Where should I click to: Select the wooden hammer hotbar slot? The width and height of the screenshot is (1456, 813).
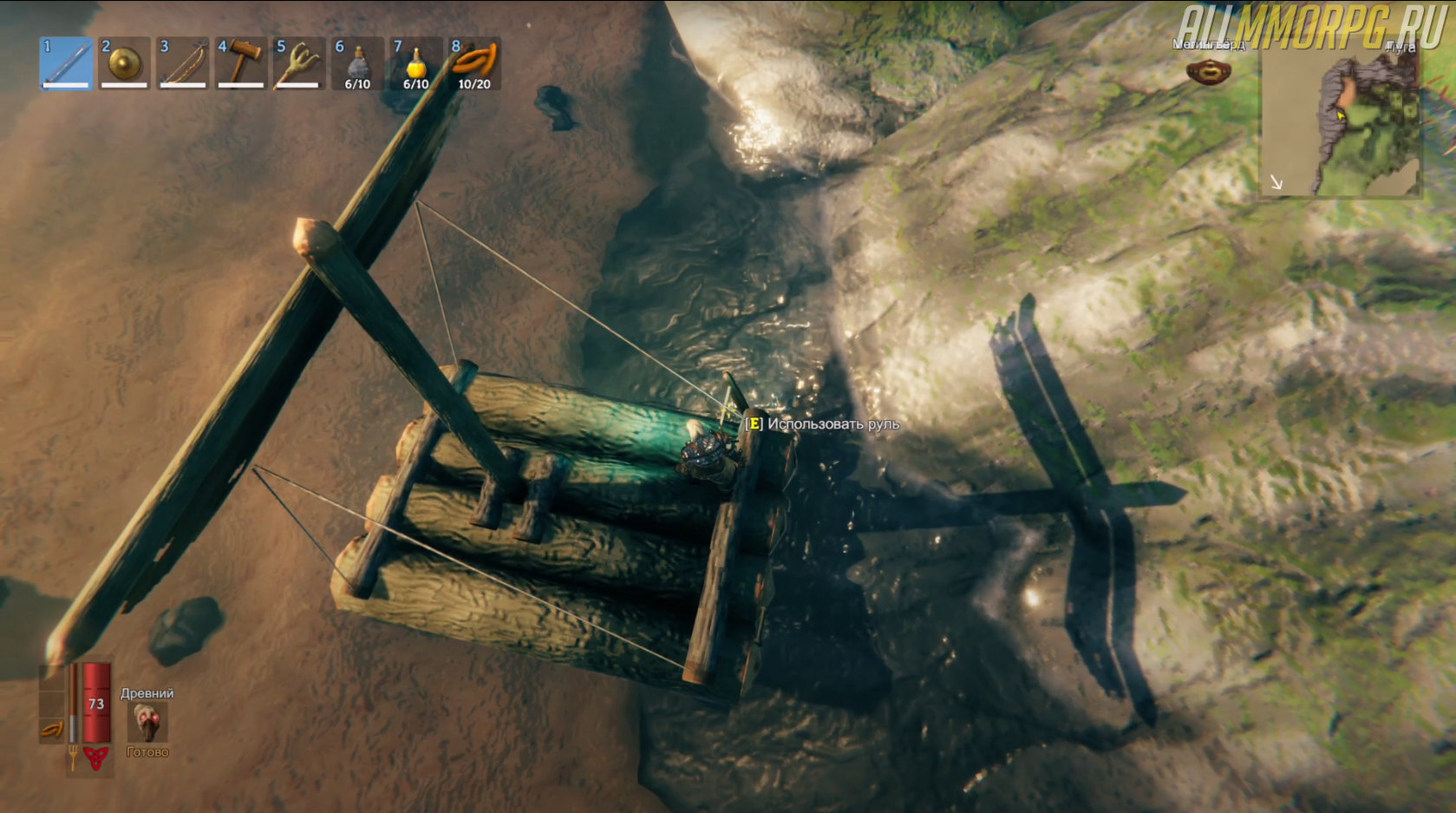[x=240, y=63]
